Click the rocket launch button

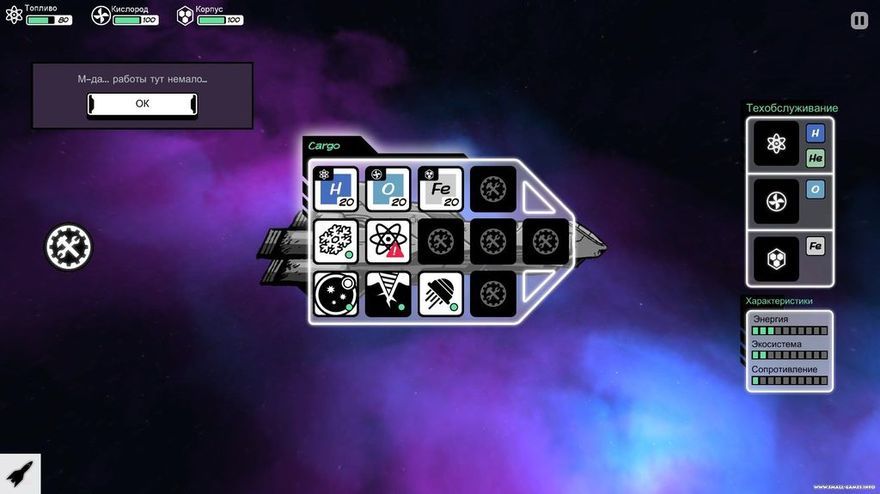pos(19,473)
